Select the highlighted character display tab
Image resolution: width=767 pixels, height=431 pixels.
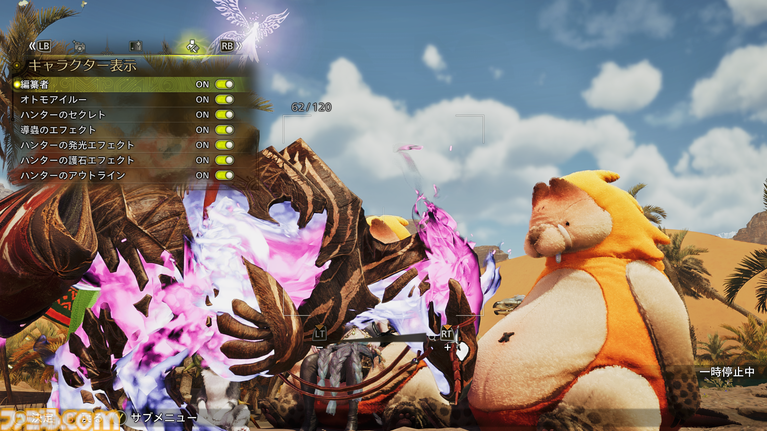click(192, 46)
